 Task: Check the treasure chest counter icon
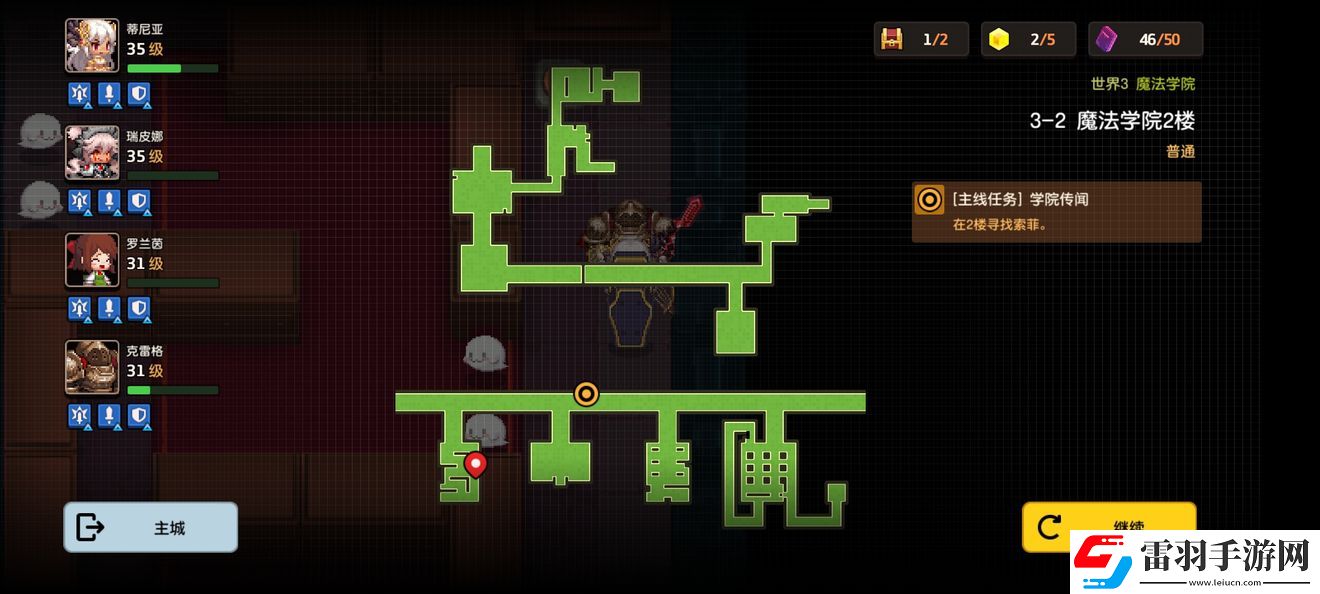891,39
